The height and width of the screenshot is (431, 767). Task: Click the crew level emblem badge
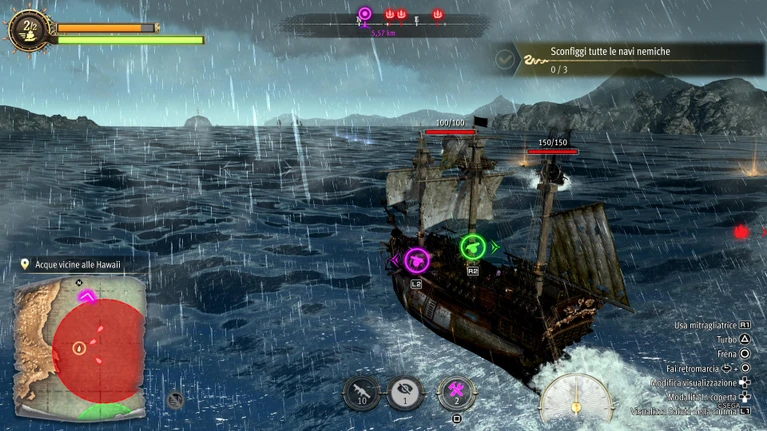(27, 29)
